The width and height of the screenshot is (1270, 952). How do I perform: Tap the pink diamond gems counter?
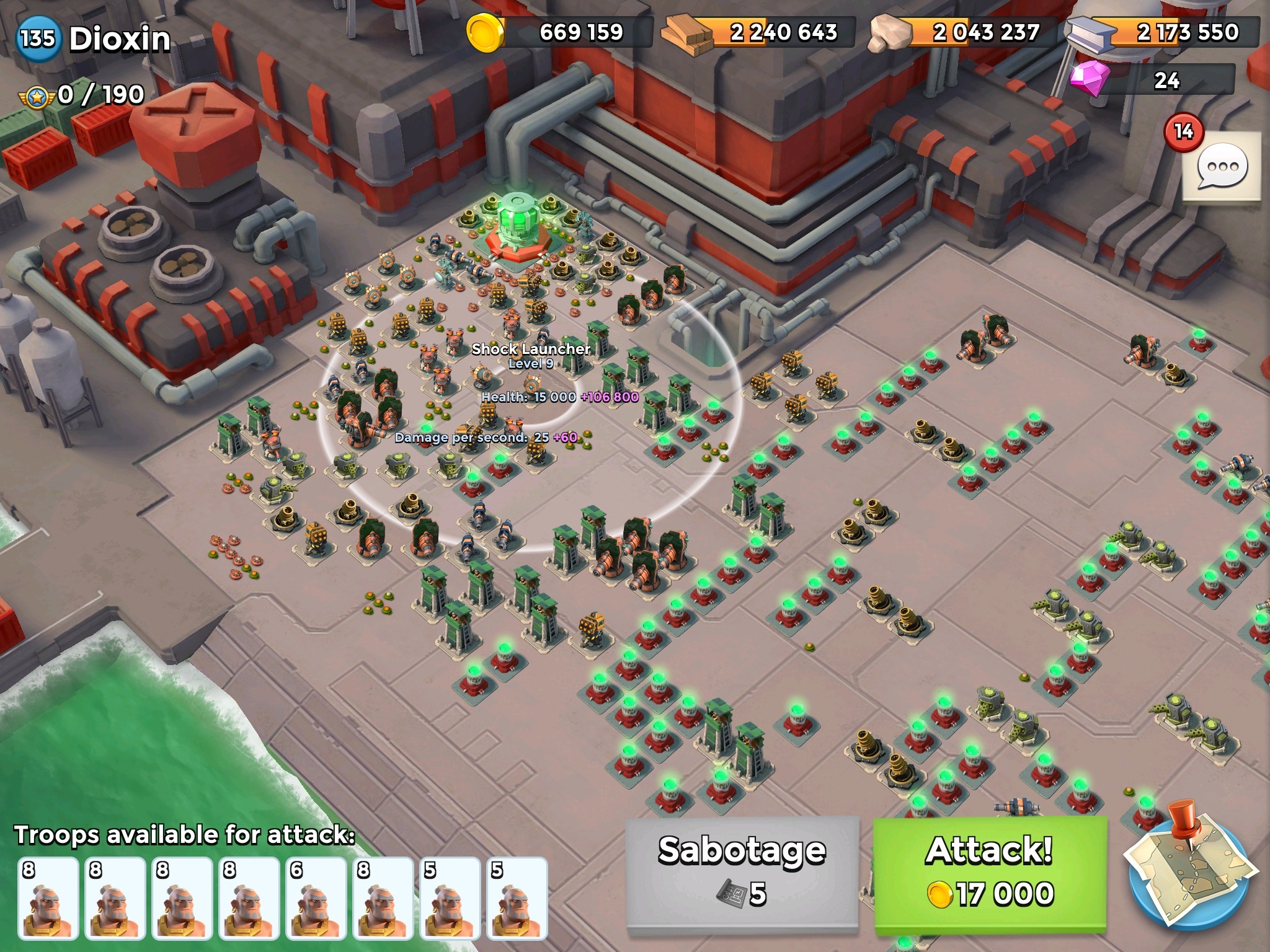click(1153, 79)
